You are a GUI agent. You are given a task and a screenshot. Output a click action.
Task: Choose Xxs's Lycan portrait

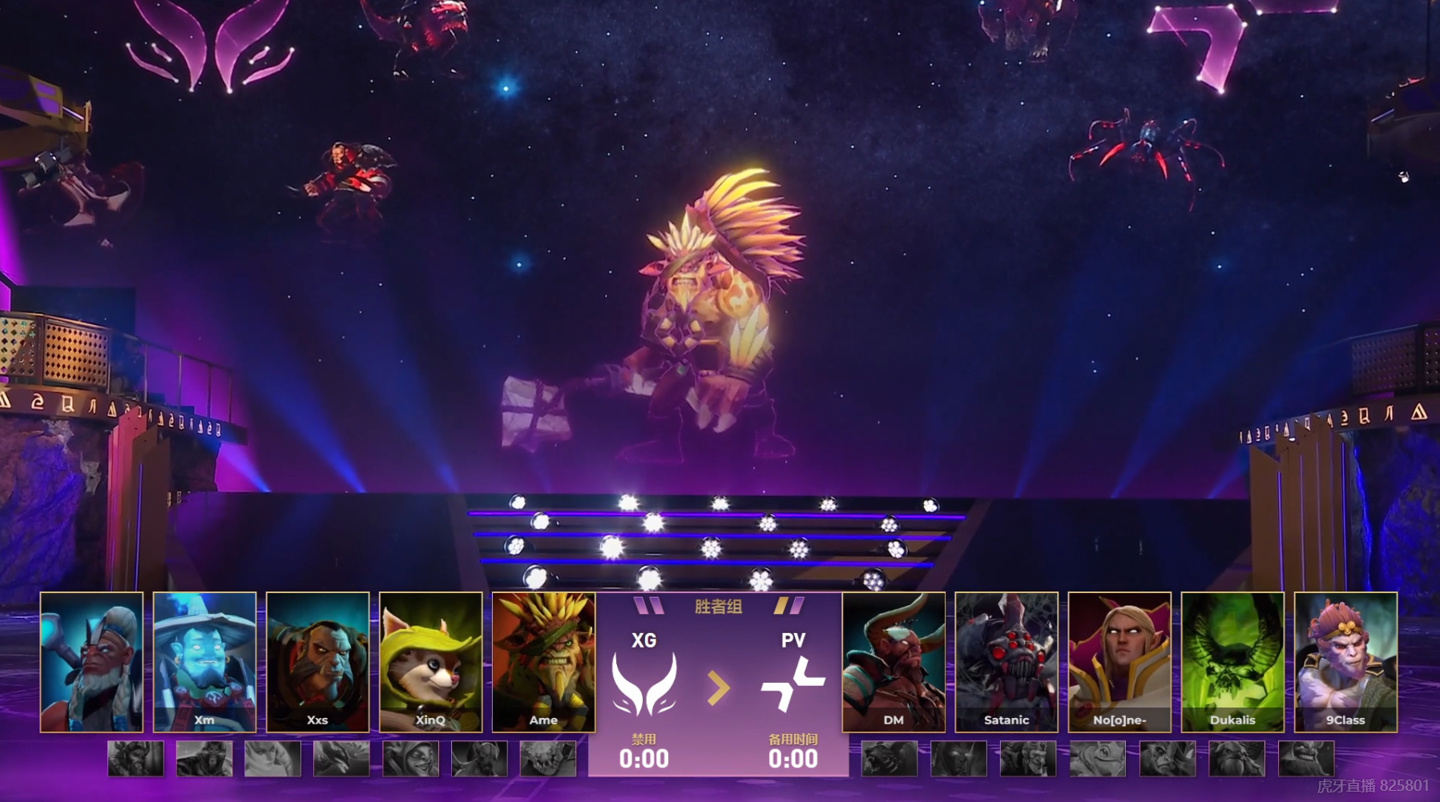(x=318, y=661)
